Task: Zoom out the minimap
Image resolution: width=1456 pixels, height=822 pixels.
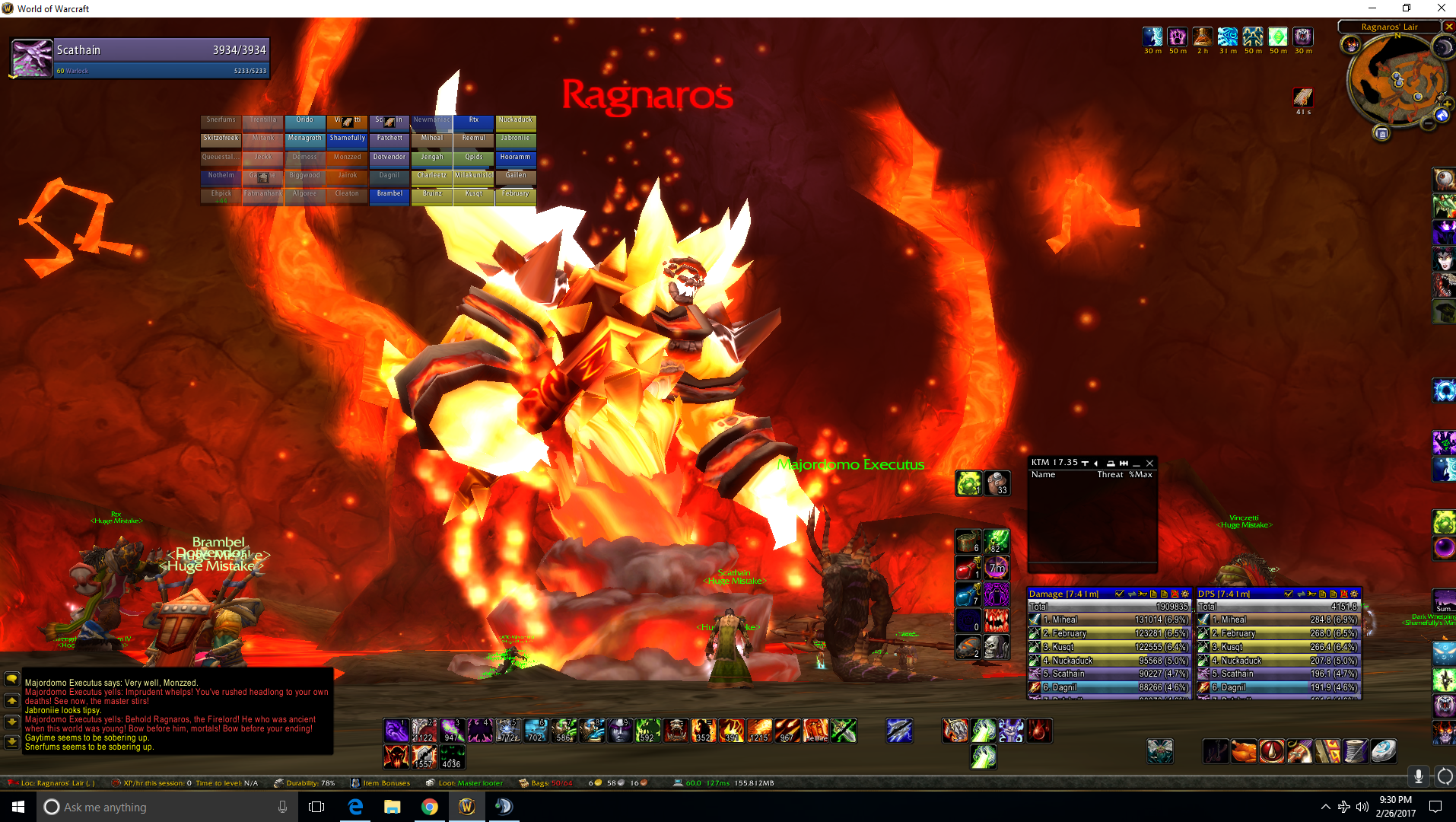Action: (1428, 124)
